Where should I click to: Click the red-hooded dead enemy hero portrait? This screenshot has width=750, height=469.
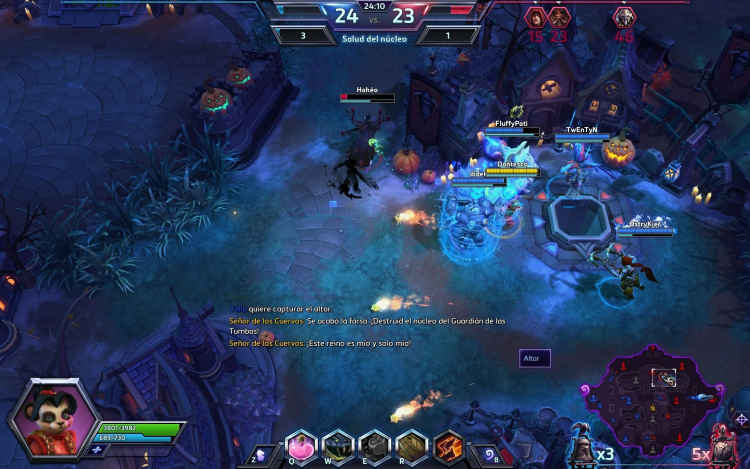[x=535, y=17]
